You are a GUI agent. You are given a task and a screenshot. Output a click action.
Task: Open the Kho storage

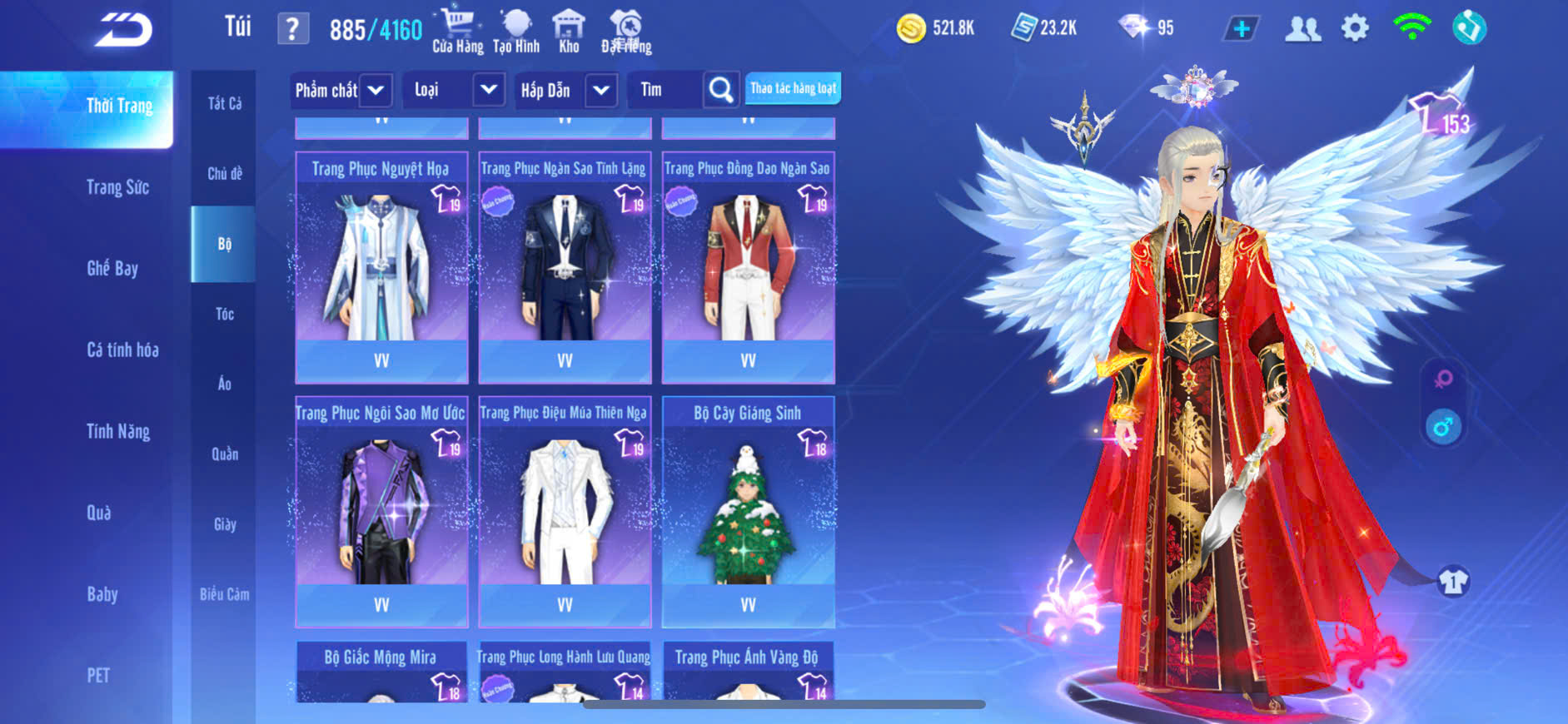(x=569, y=31)
